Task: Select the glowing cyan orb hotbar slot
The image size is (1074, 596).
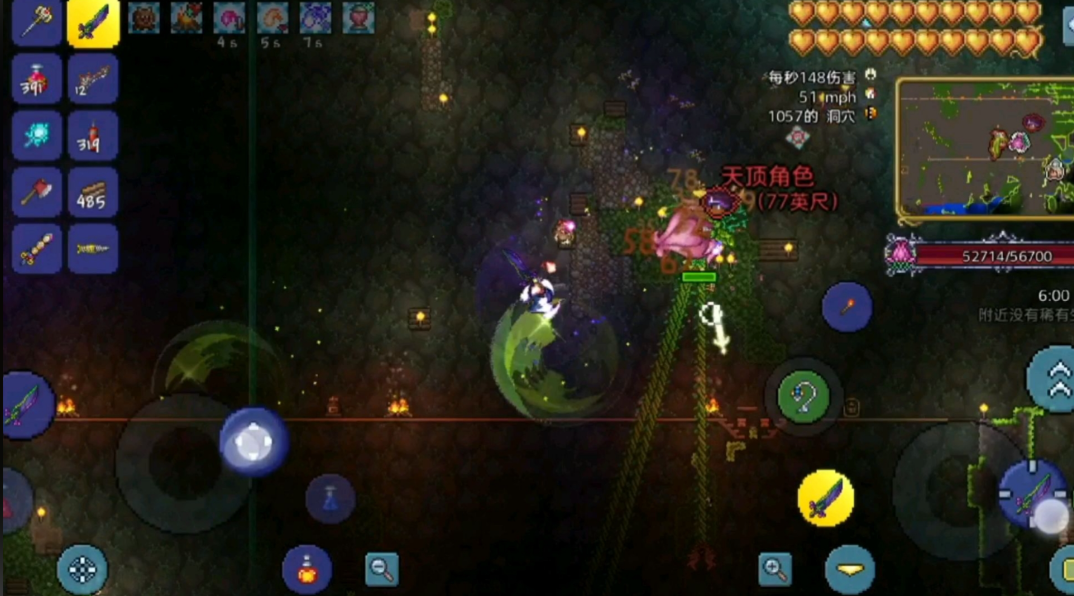Action: 37,136
